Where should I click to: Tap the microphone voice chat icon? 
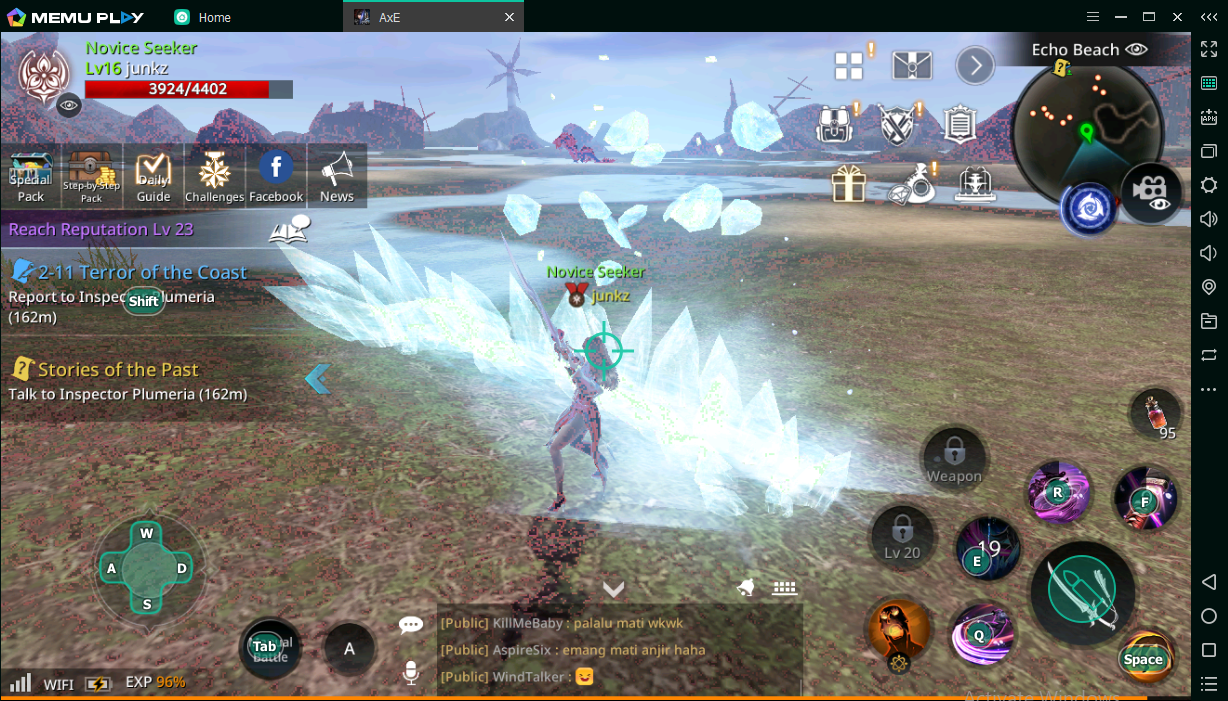410,675
